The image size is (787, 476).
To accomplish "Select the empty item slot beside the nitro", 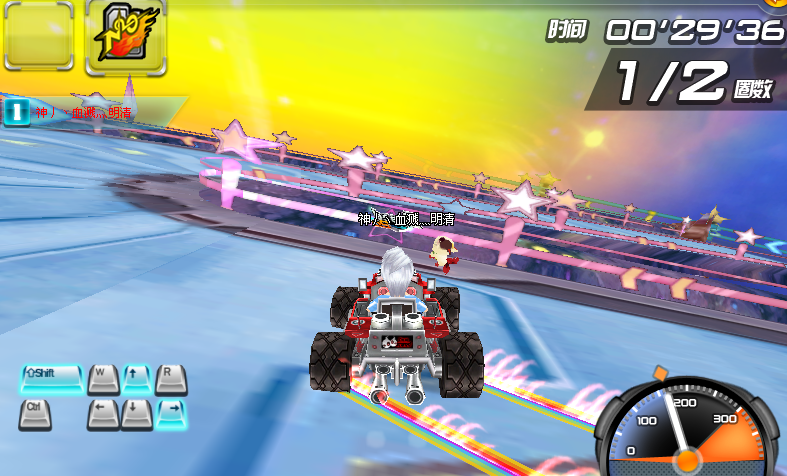I will click(38, 37).
